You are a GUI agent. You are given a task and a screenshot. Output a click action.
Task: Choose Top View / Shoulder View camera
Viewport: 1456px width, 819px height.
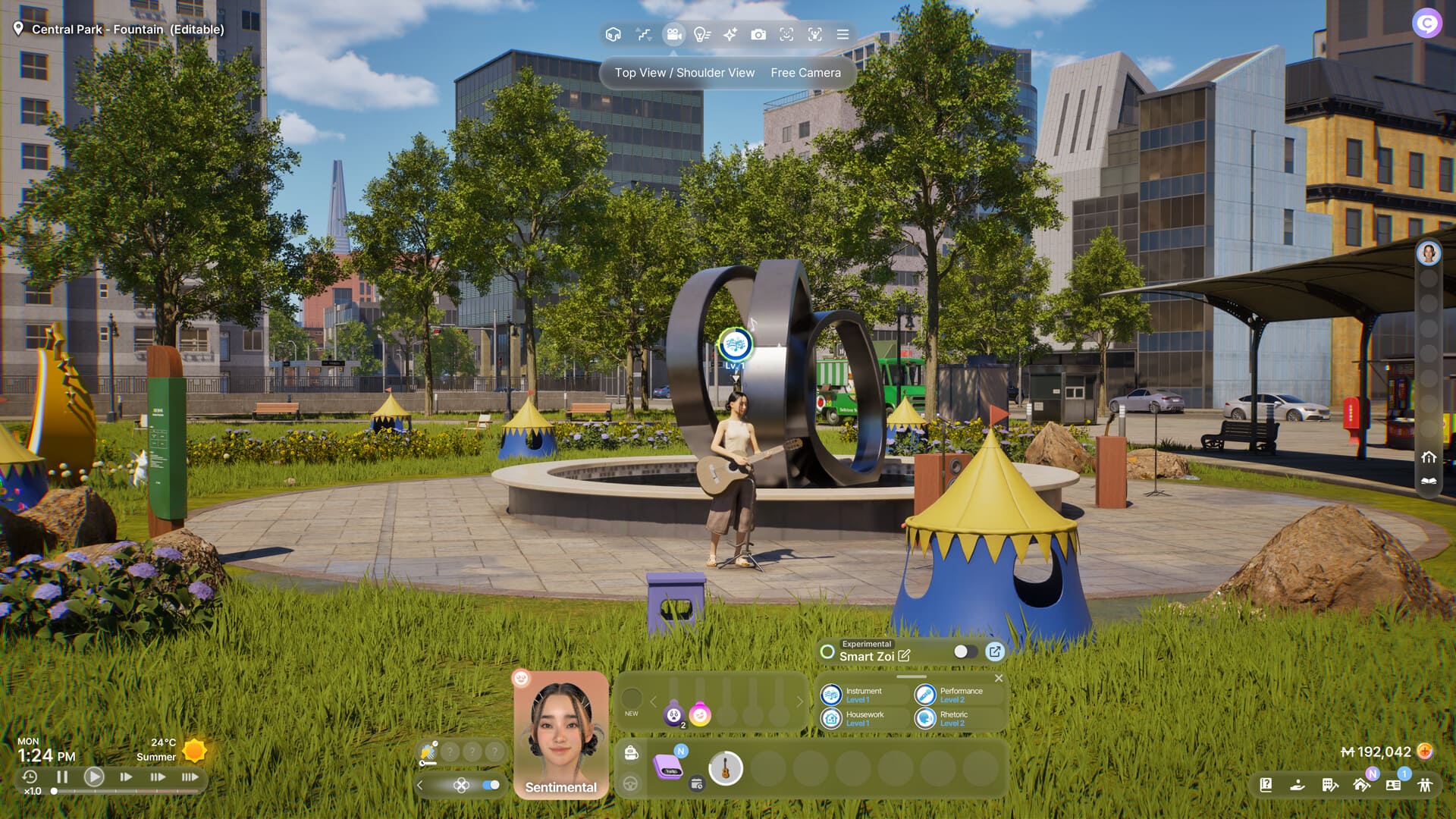point(684,73)
